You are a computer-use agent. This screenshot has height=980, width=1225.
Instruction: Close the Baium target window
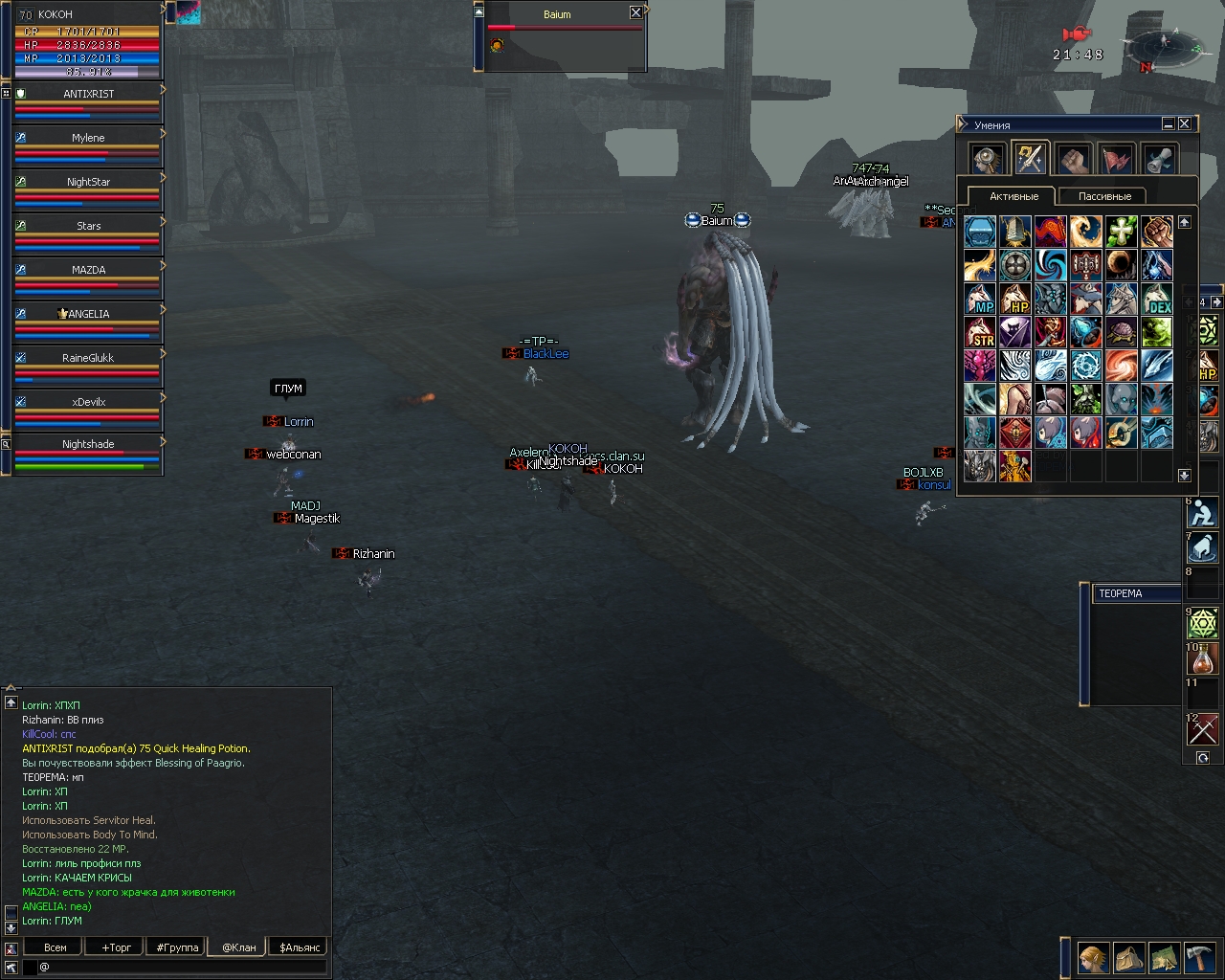(x=635, y=12)
